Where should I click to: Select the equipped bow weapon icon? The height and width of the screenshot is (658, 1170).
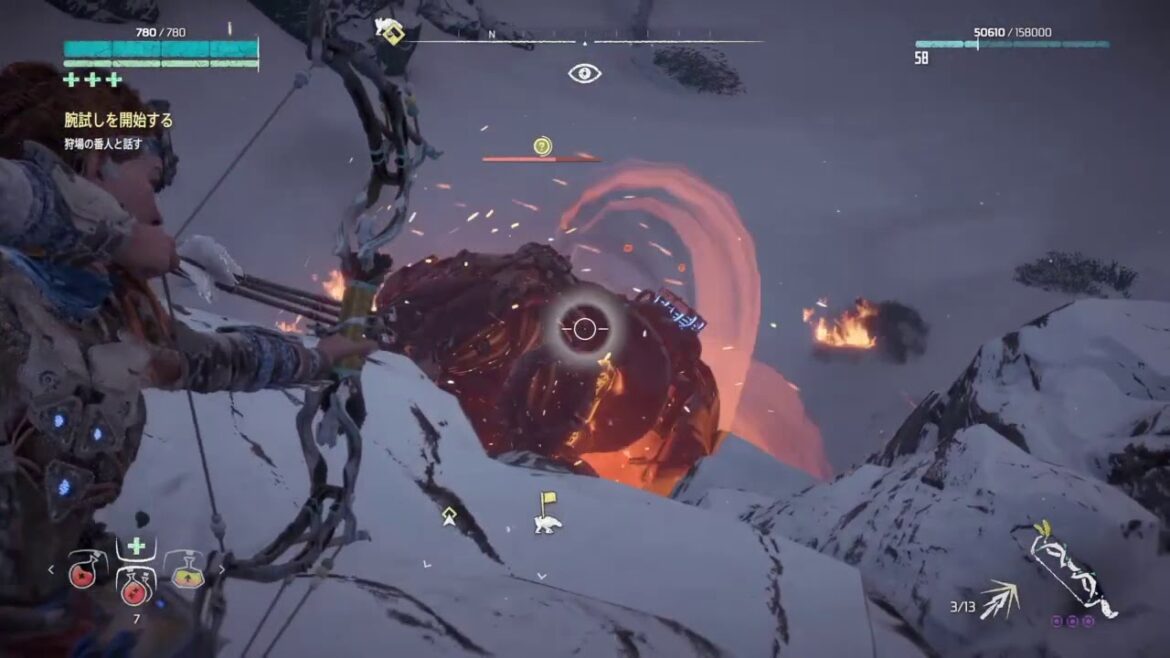[1075, 572]
